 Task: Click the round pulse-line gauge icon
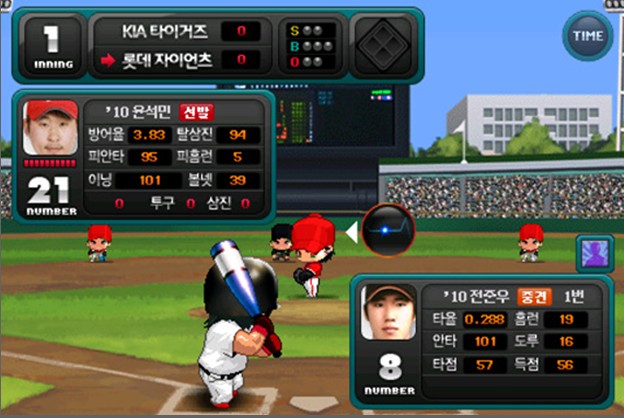[x=387, y=230]
